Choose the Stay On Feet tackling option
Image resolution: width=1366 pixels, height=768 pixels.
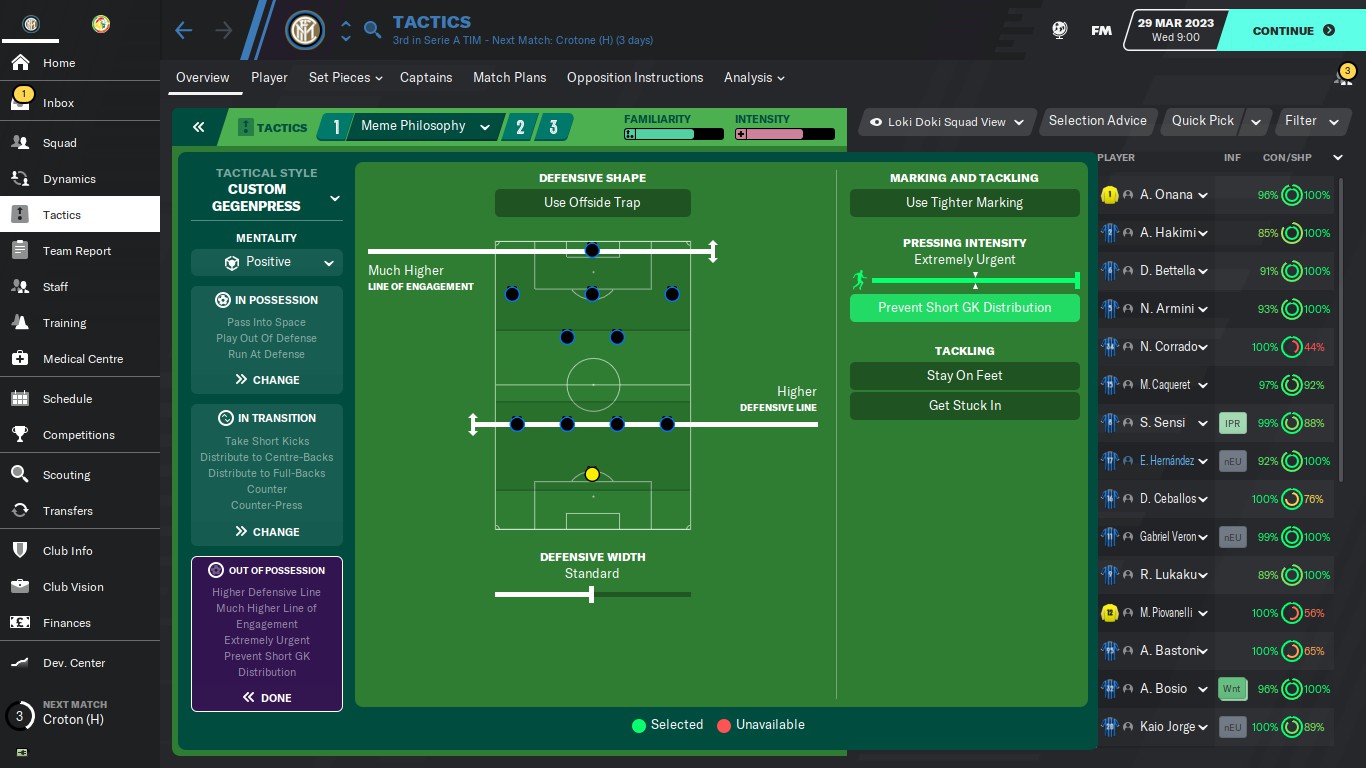click(x=964, y=376)
